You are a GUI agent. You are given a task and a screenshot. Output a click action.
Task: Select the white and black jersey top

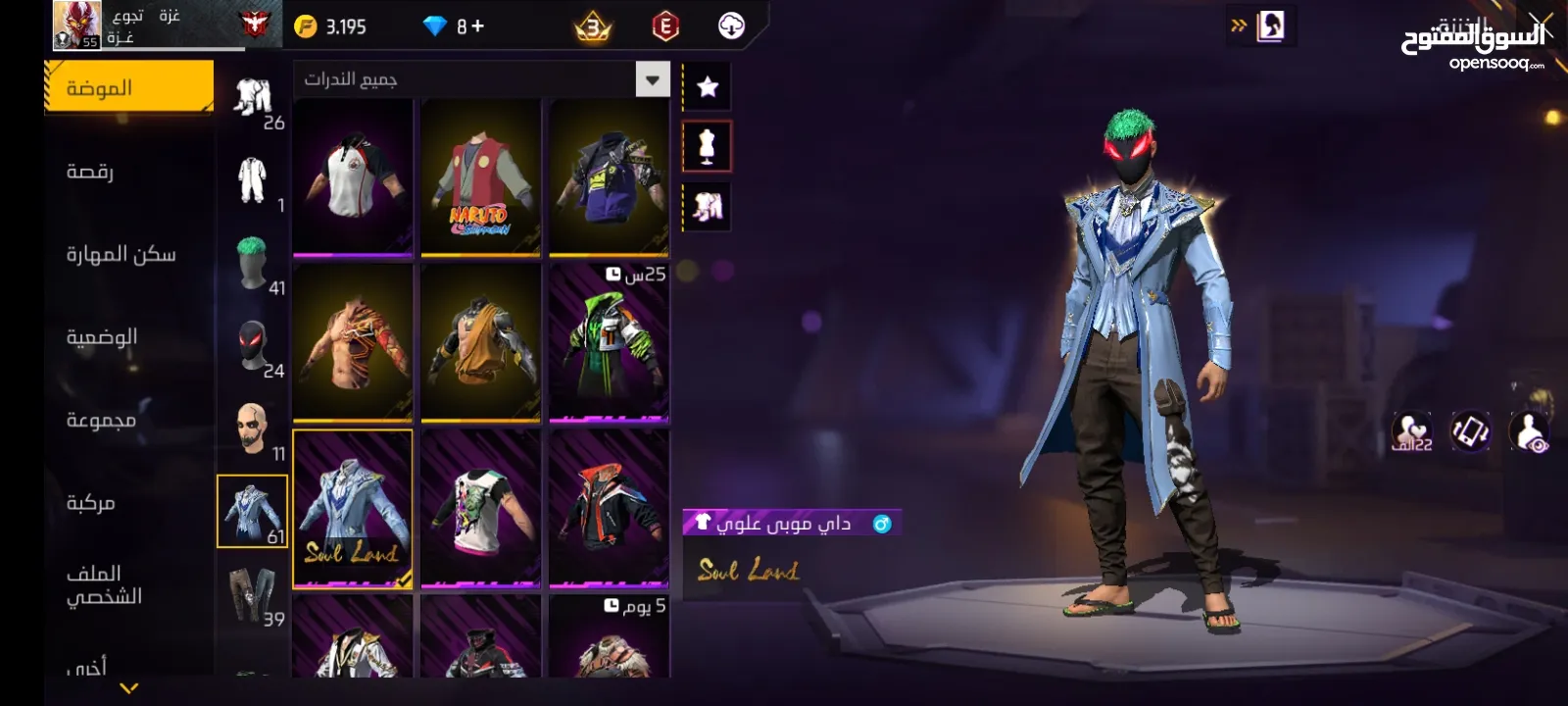353,178
